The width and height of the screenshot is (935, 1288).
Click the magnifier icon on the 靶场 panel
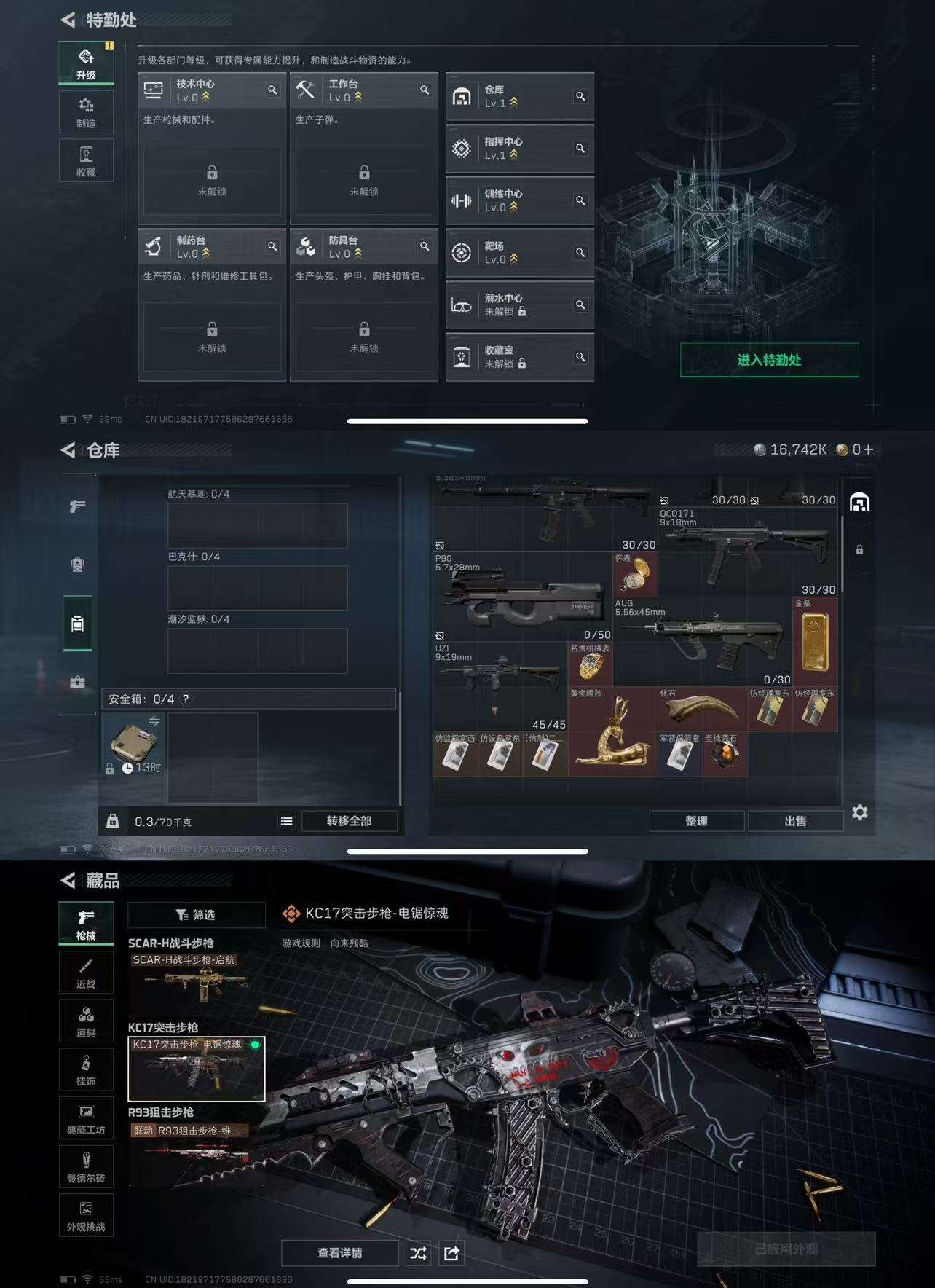[580, 251]
